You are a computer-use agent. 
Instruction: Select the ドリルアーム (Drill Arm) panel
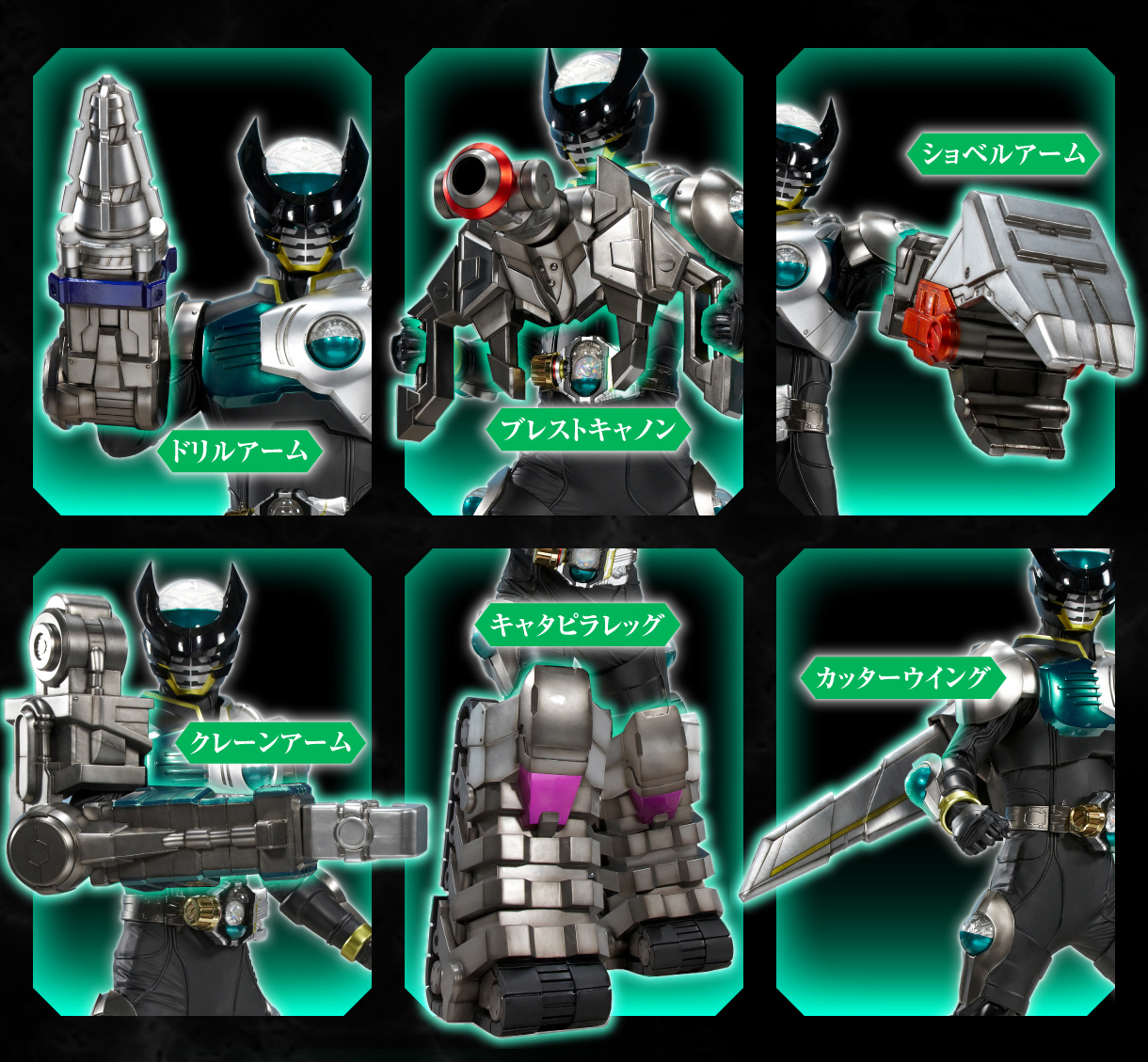click(x=202, y=282)
